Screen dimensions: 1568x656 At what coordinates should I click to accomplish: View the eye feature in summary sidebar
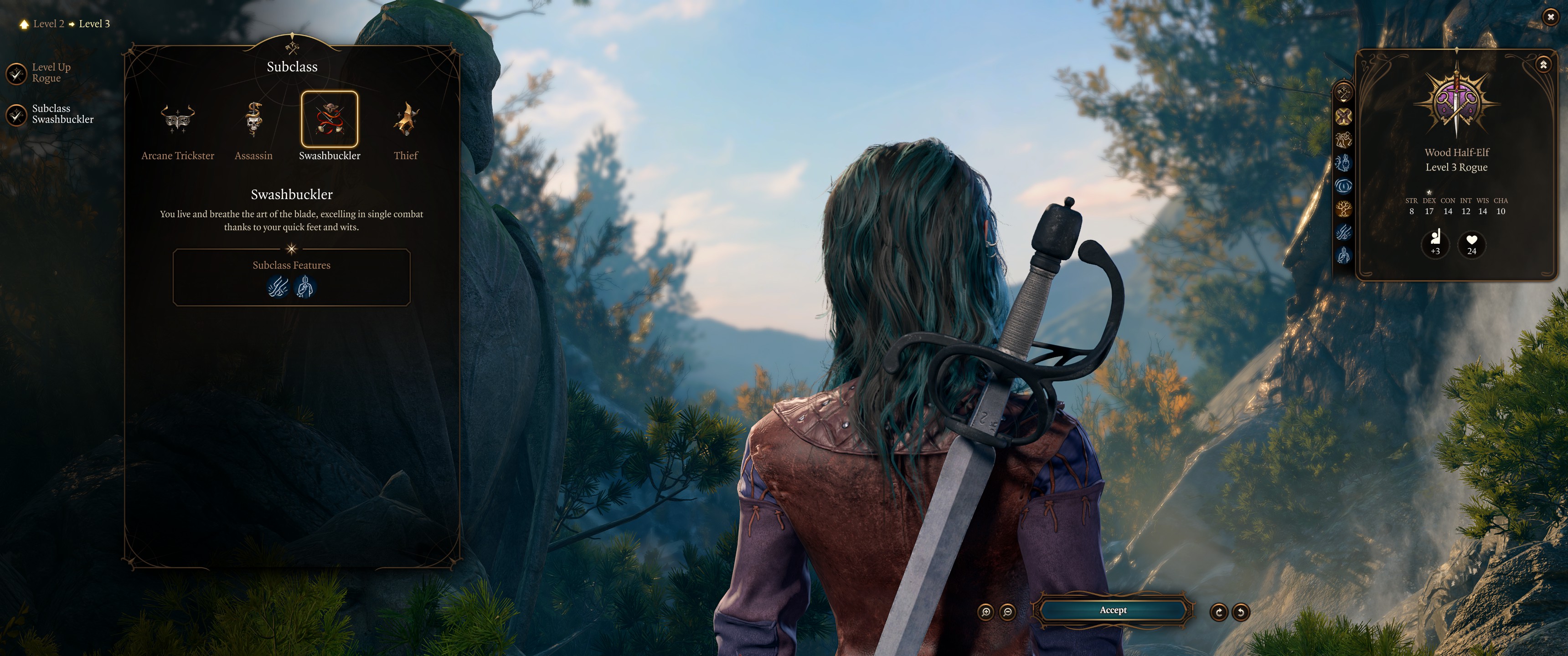pos(1343,185)
